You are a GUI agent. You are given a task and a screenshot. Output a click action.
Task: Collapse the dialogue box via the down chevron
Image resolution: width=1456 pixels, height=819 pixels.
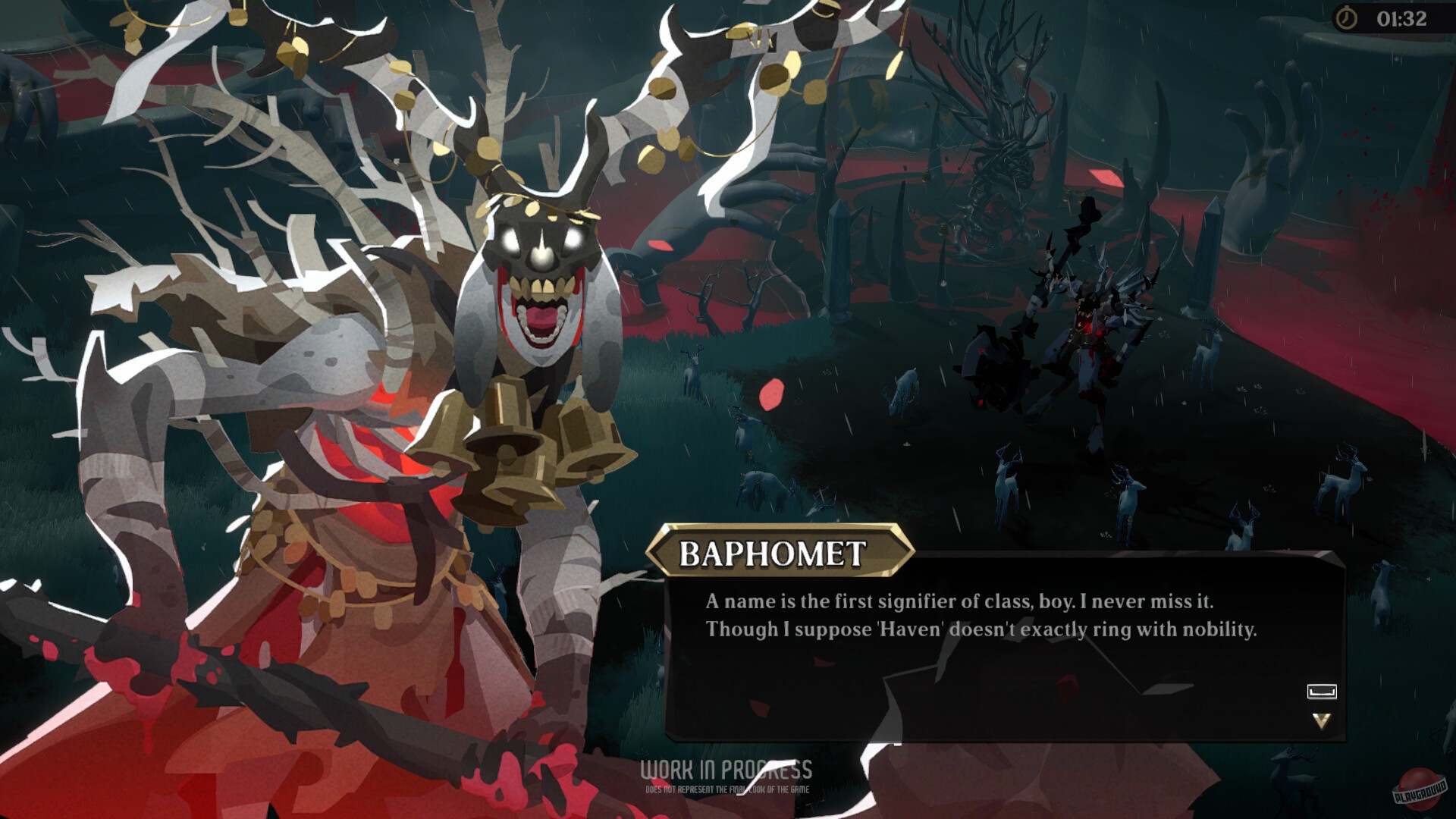[x=1322, y=719]
